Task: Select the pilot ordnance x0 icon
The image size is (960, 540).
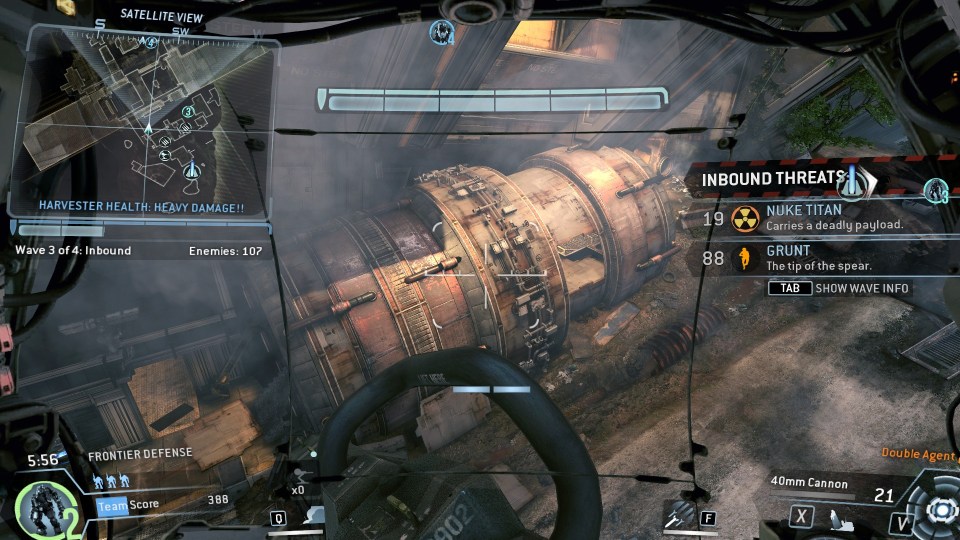Action: [301, 478]
